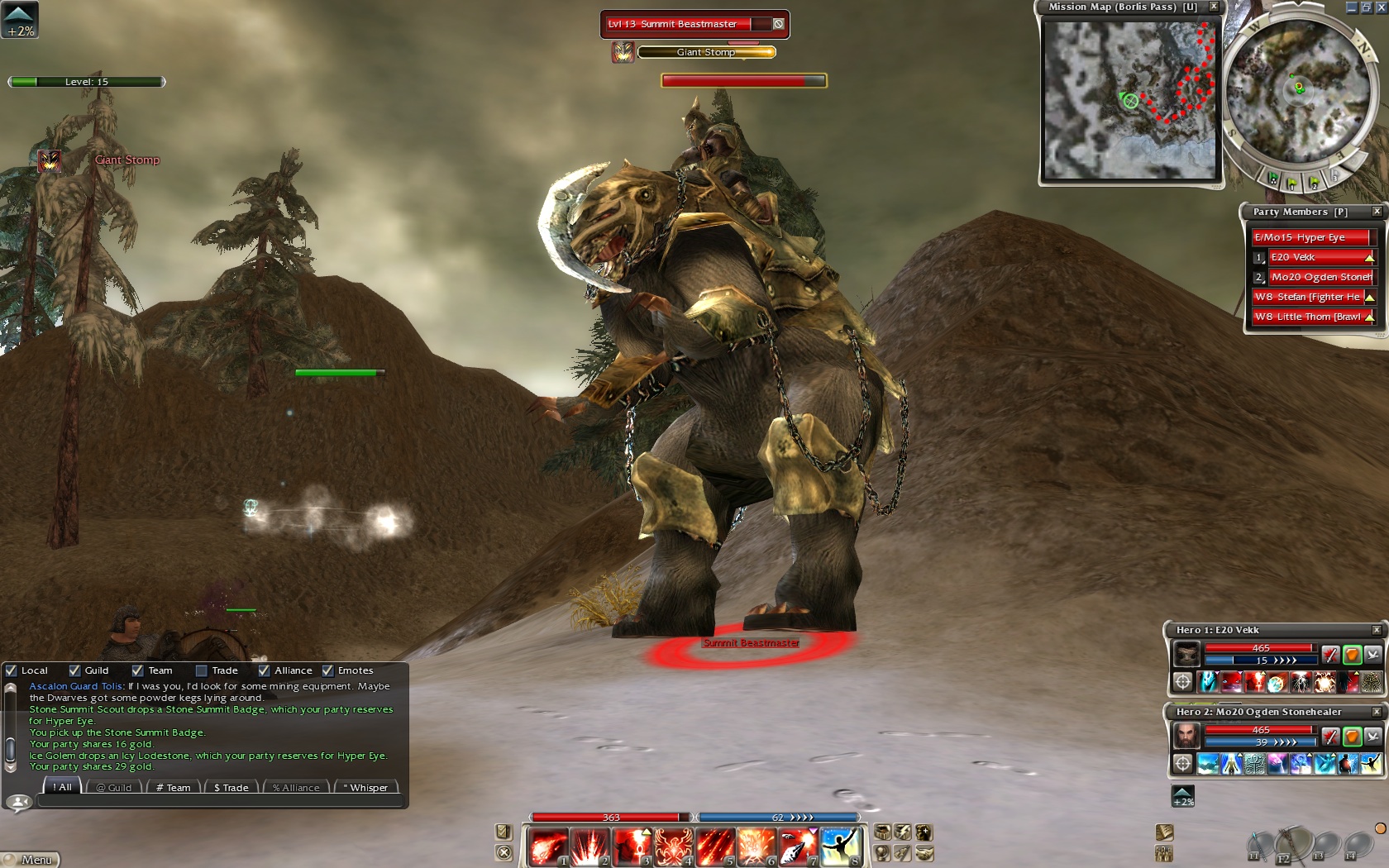1389x868 pixels.
Task: Select the Whisper chat channel tab
Action: pyautogui.click(x=365, y=788)
